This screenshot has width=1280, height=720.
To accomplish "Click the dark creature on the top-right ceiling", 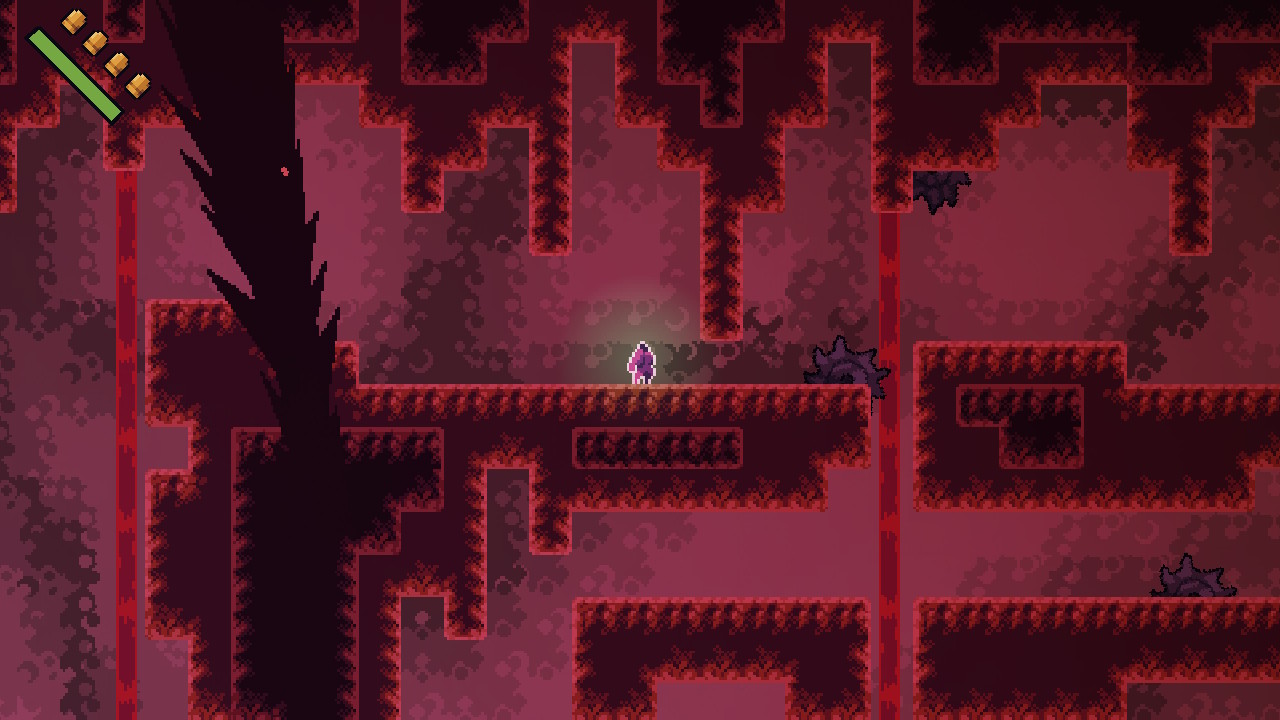I will tap(940, 190).
